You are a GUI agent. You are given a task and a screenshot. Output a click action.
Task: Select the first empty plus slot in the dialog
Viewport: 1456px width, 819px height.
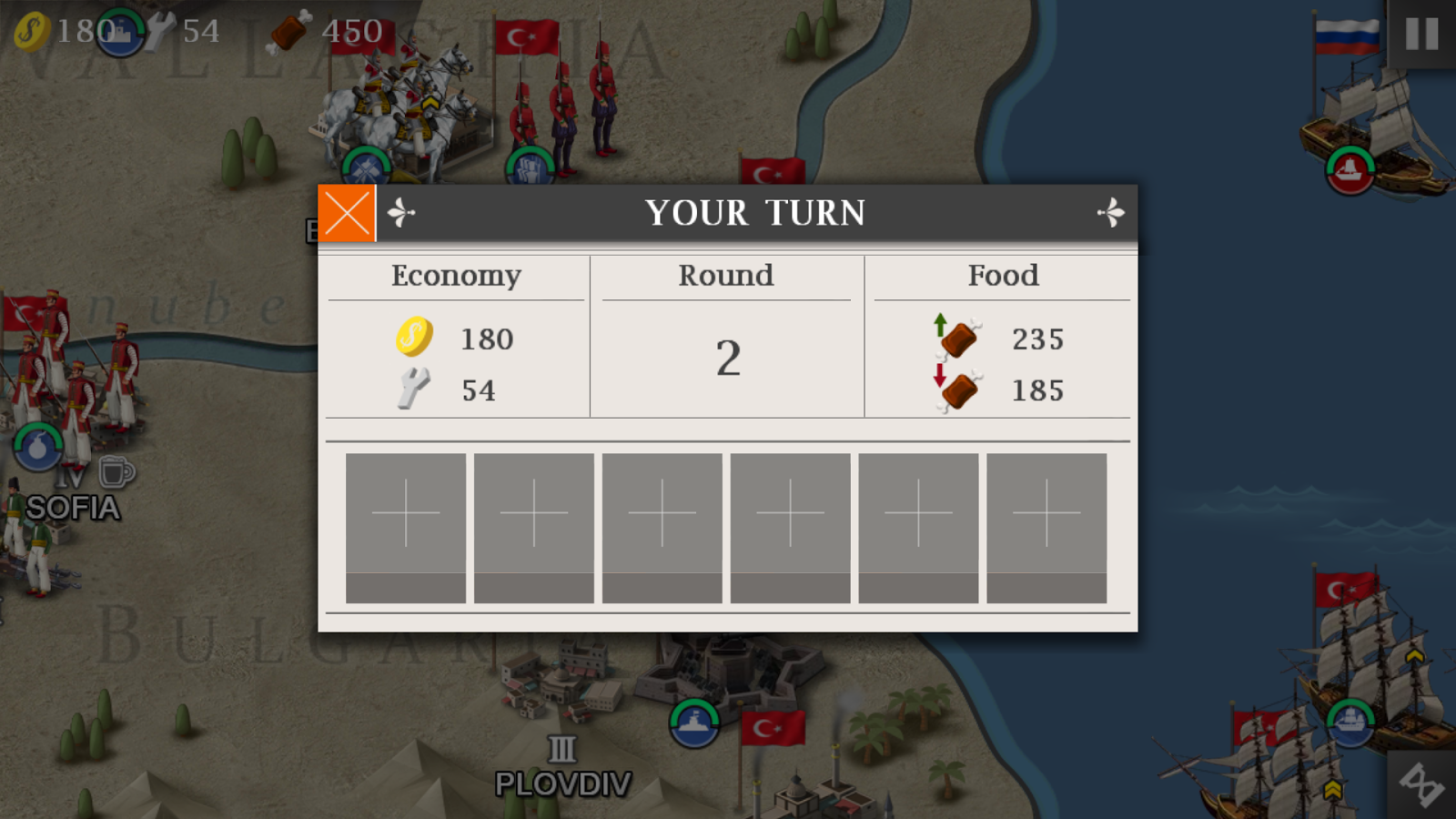pyautogui.click(x=406, y=512)
